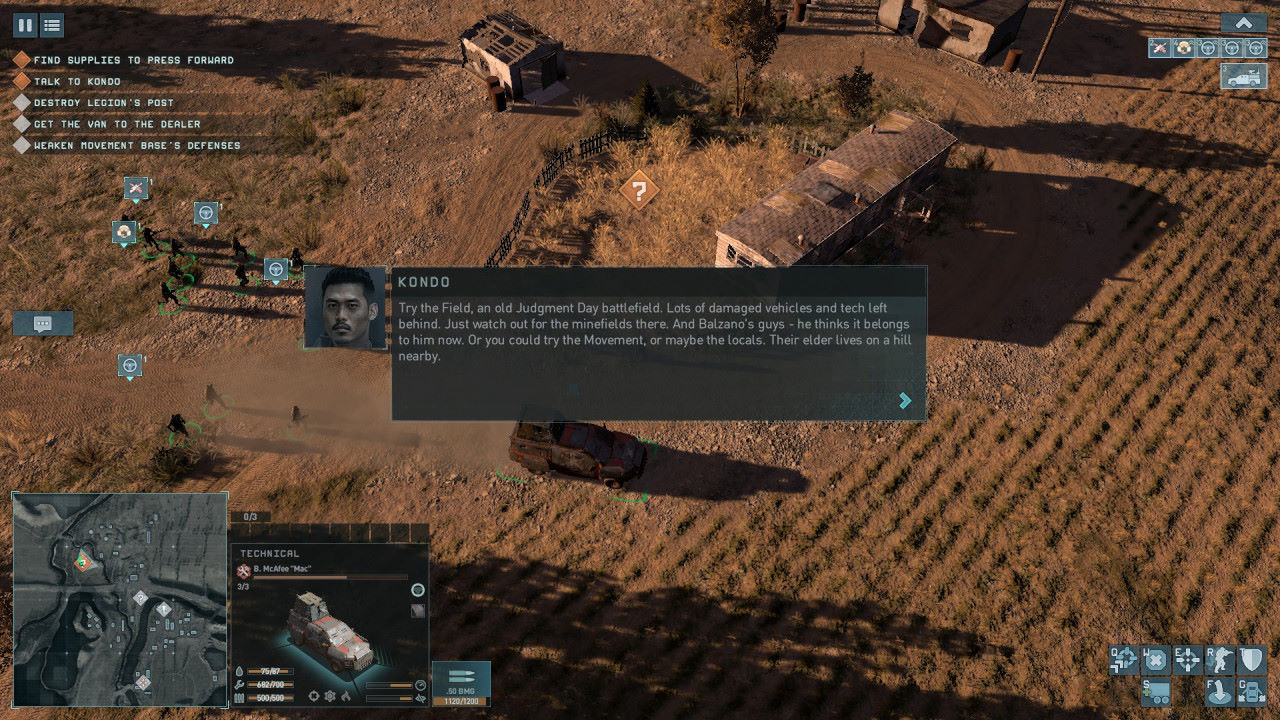
Task: Select the 'Get the Van to the Dealer' objective
Action: point(117,124)
